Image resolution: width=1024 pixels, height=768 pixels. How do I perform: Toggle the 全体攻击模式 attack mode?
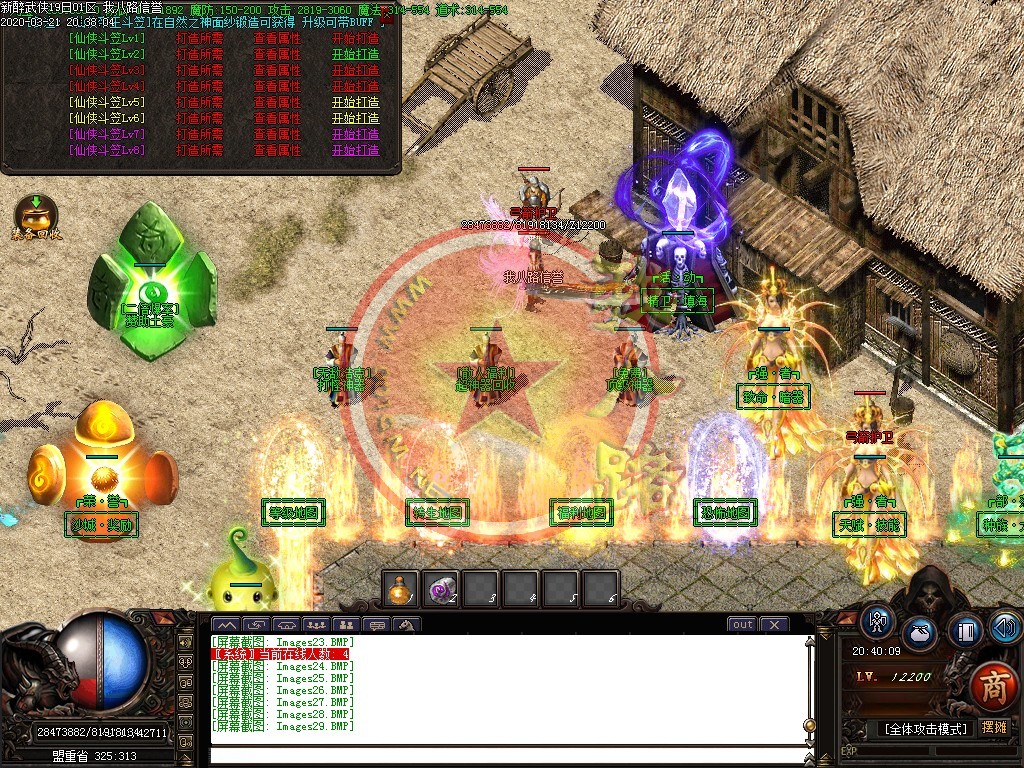point(926,729)
